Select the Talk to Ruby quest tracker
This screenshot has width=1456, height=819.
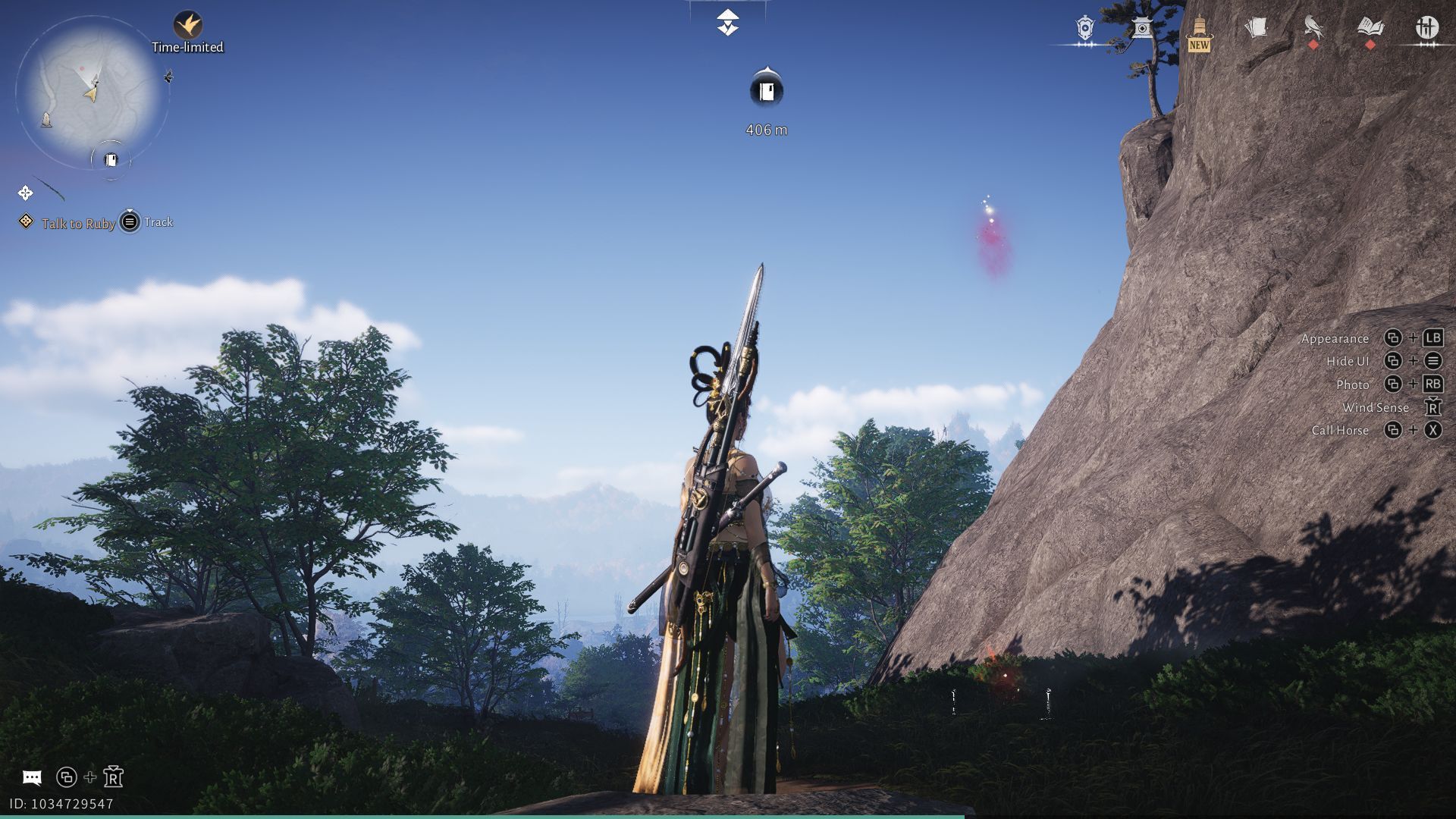[78, 223]
